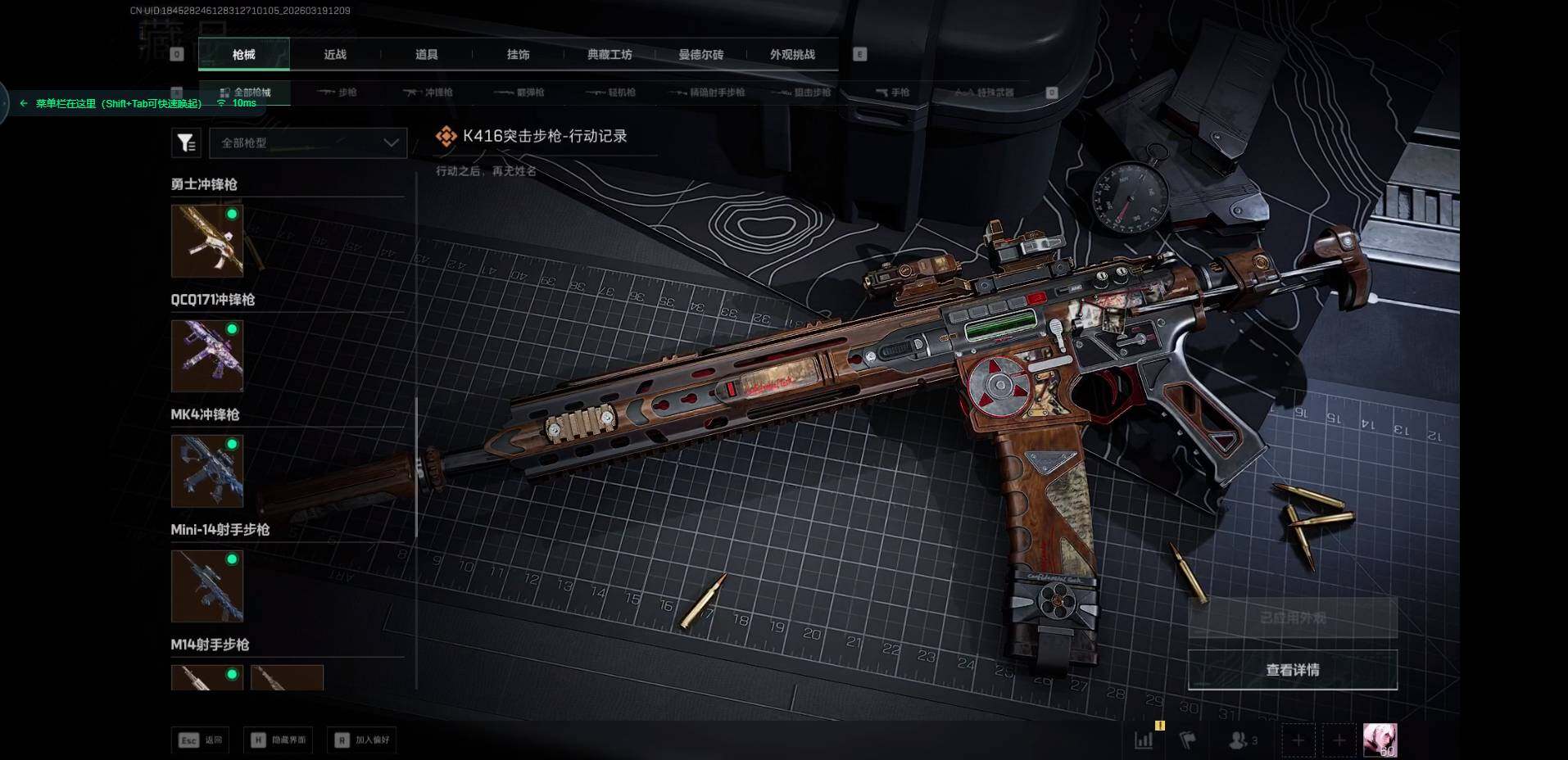Screen dimensions: 1568x760
Task: Filter weapons by 步枪 rifles
Action: [338, 93]
